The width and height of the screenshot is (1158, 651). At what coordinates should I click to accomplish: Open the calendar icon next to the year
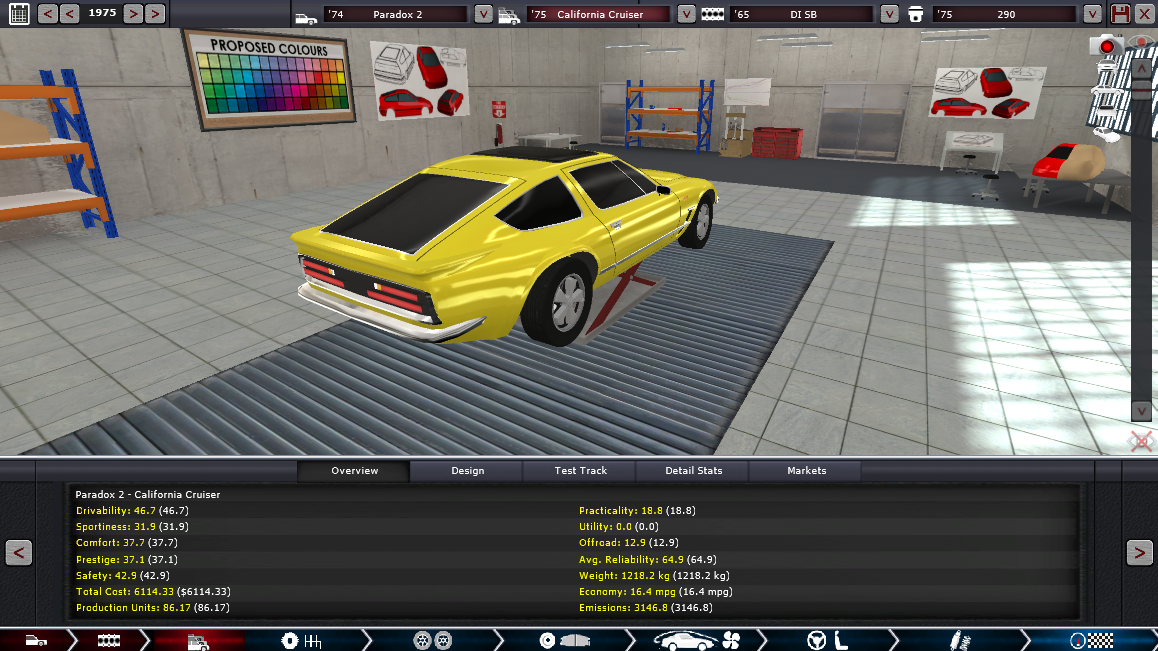click(x=19, y=14)
